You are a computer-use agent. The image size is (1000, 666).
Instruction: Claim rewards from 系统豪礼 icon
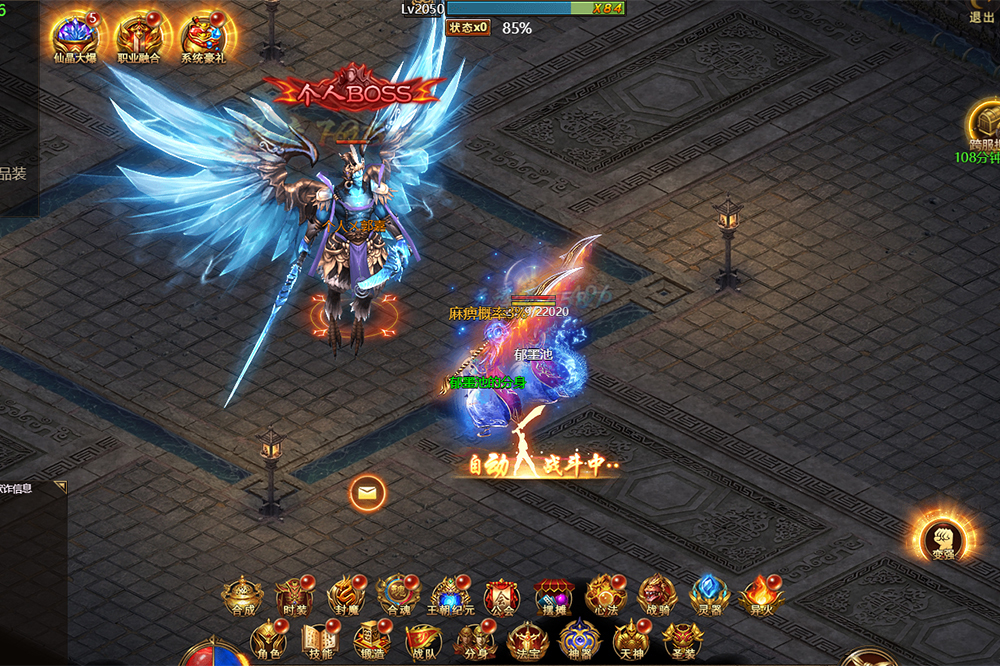tap(203, 36)
